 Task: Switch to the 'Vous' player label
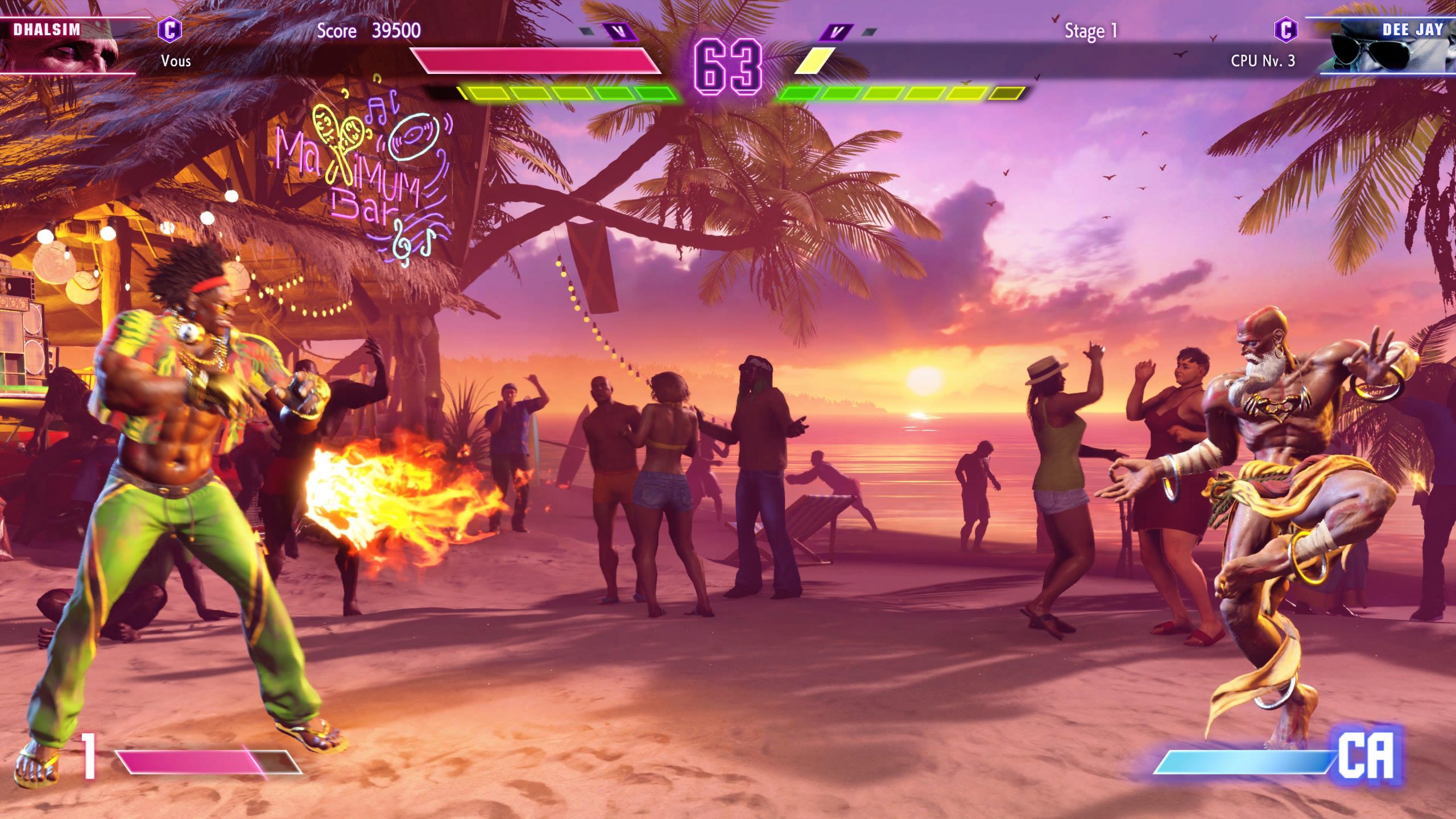[176, 61]
